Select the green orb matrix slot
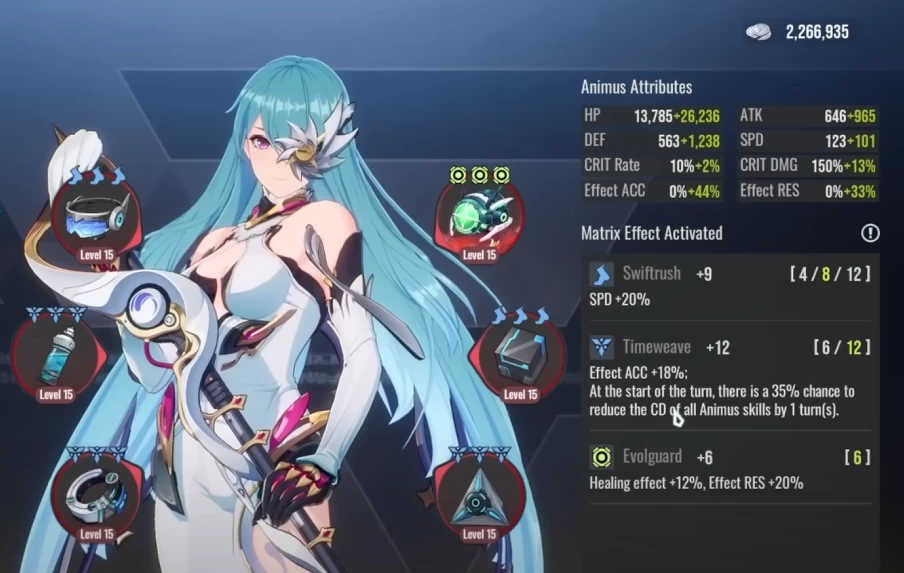Image resolution: width=904 pixels, height=573 pixels. (x=479, y=216)
